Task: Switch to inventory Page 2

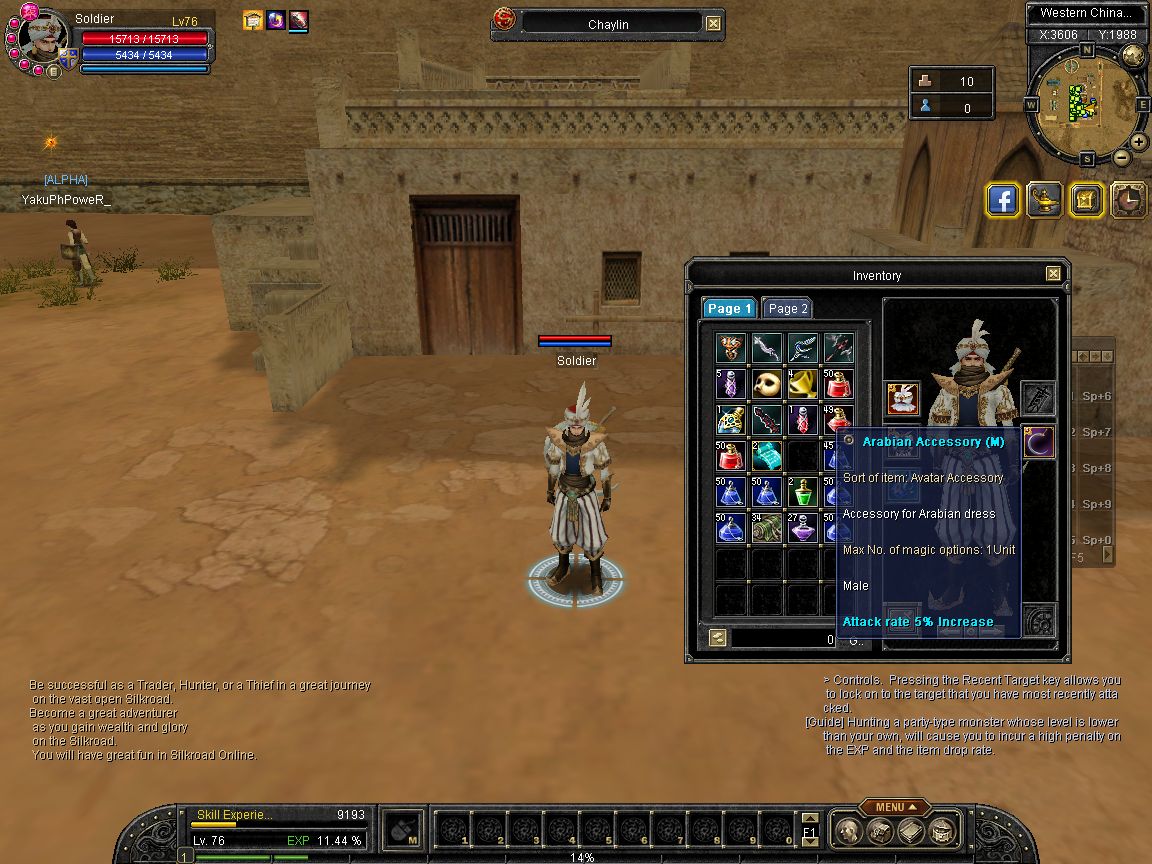Action: pyautogui.click(x=787, y=309)
